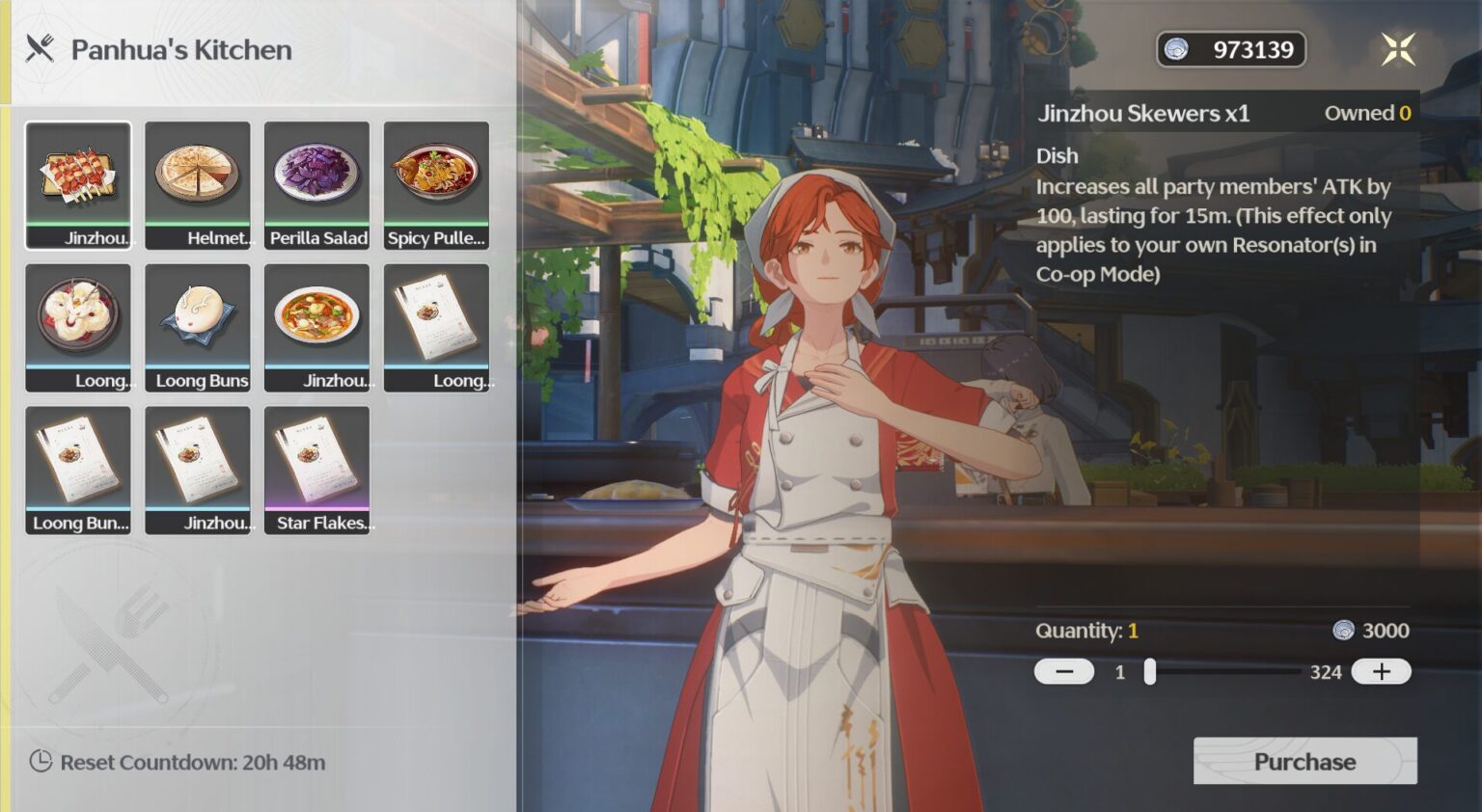Viewport: 1482px width, 812px height.
Task: Choose the Loong Bun recipe sheet
Action: point(78,470)
